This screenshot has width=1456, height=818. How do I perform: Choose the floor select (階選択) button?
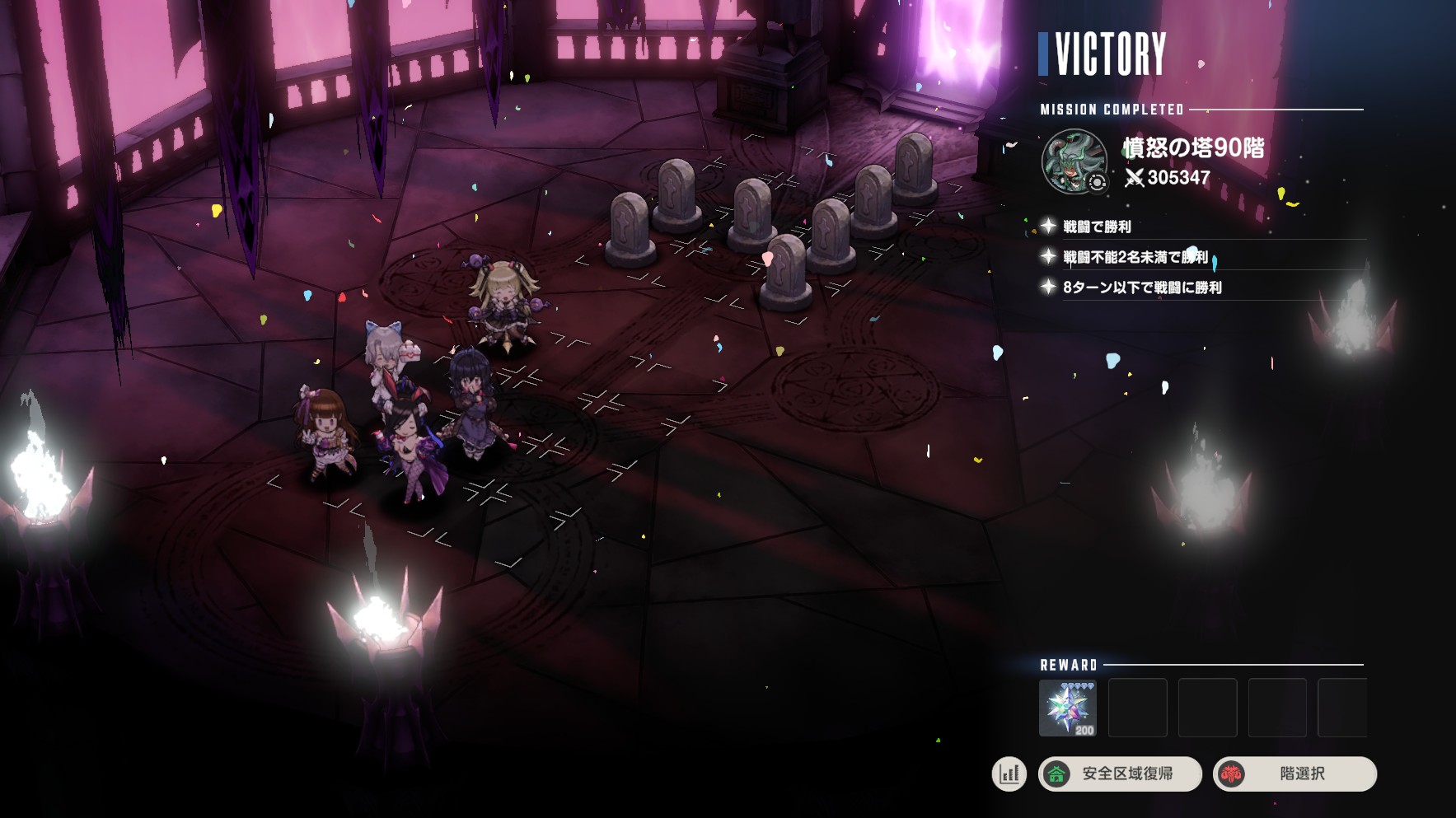pos(1294,774)
